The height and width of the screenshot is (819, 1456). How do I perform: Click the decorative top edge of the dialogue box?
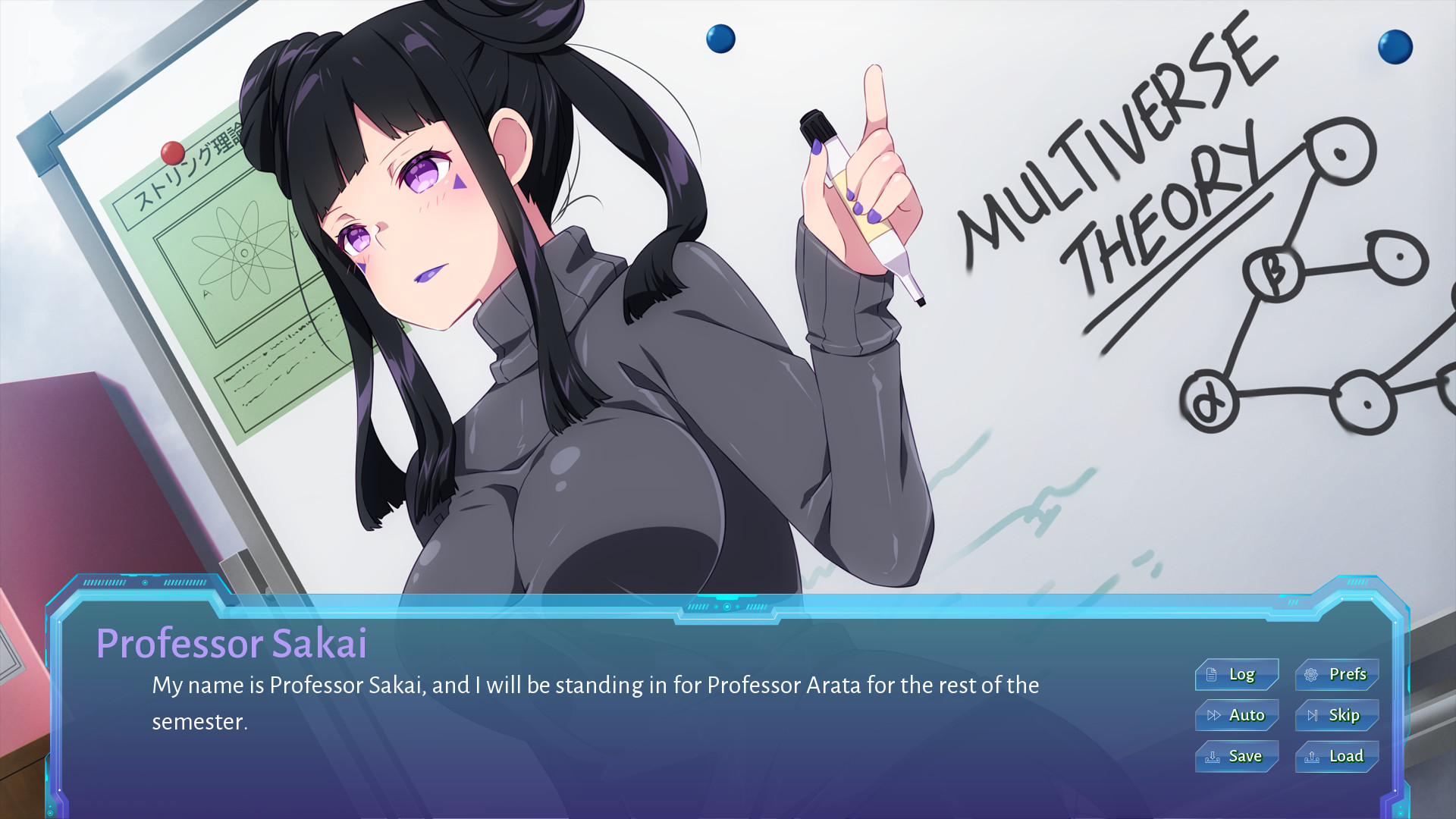click(728, 607)
